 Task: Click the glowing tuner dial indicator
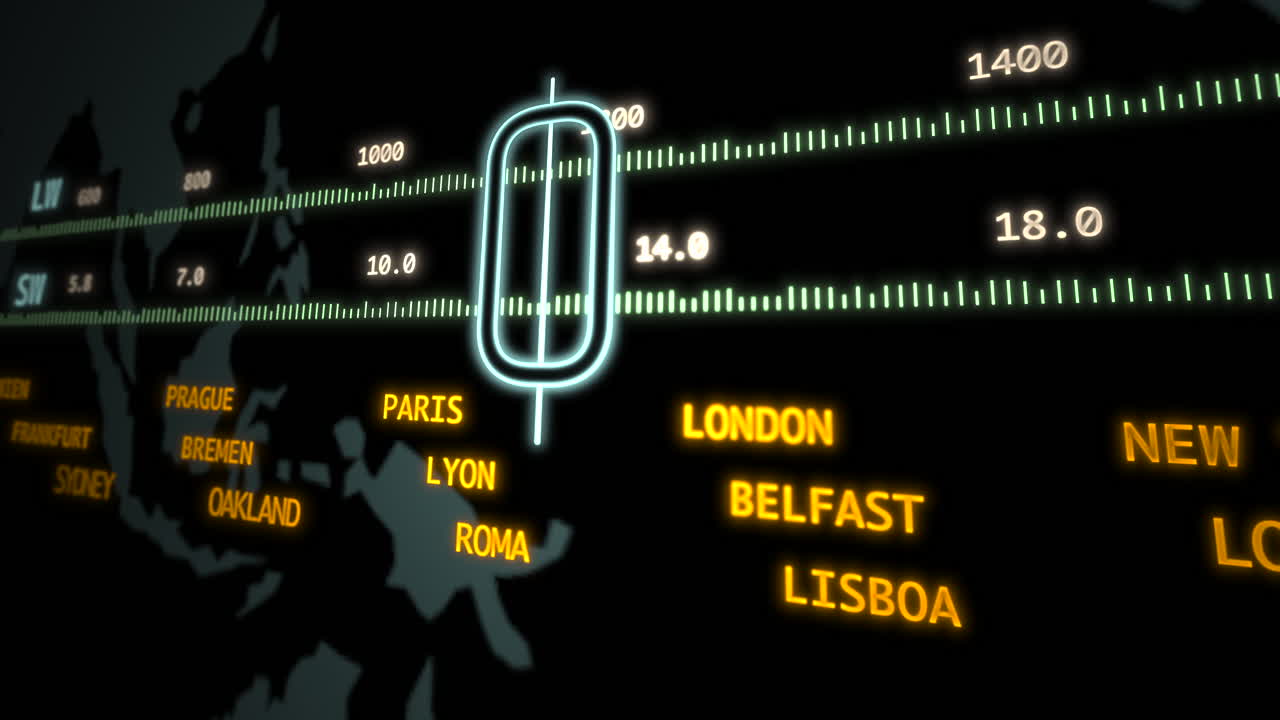(547, 245)
